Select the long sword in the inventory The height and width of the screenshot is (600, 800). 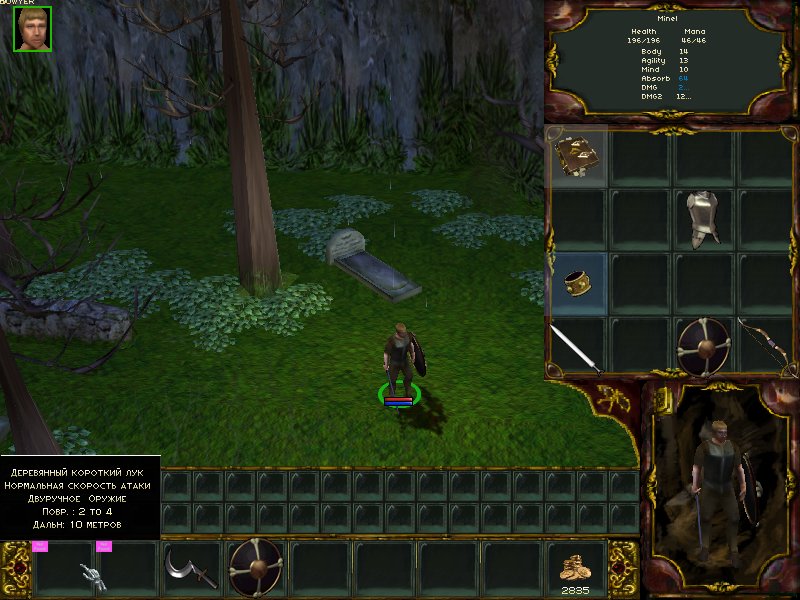point(576,347)
